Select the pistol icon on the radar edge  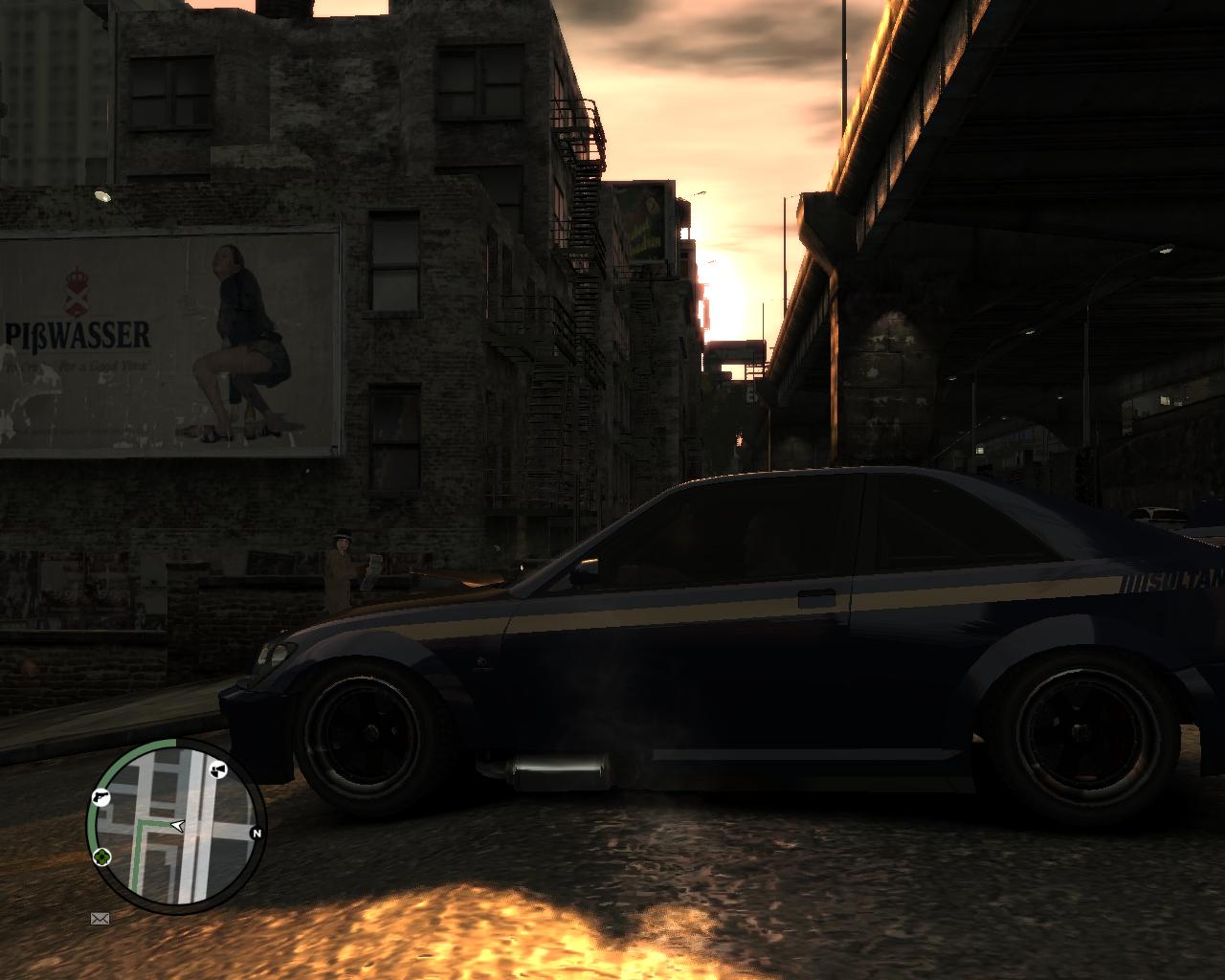tap(102, 797)
